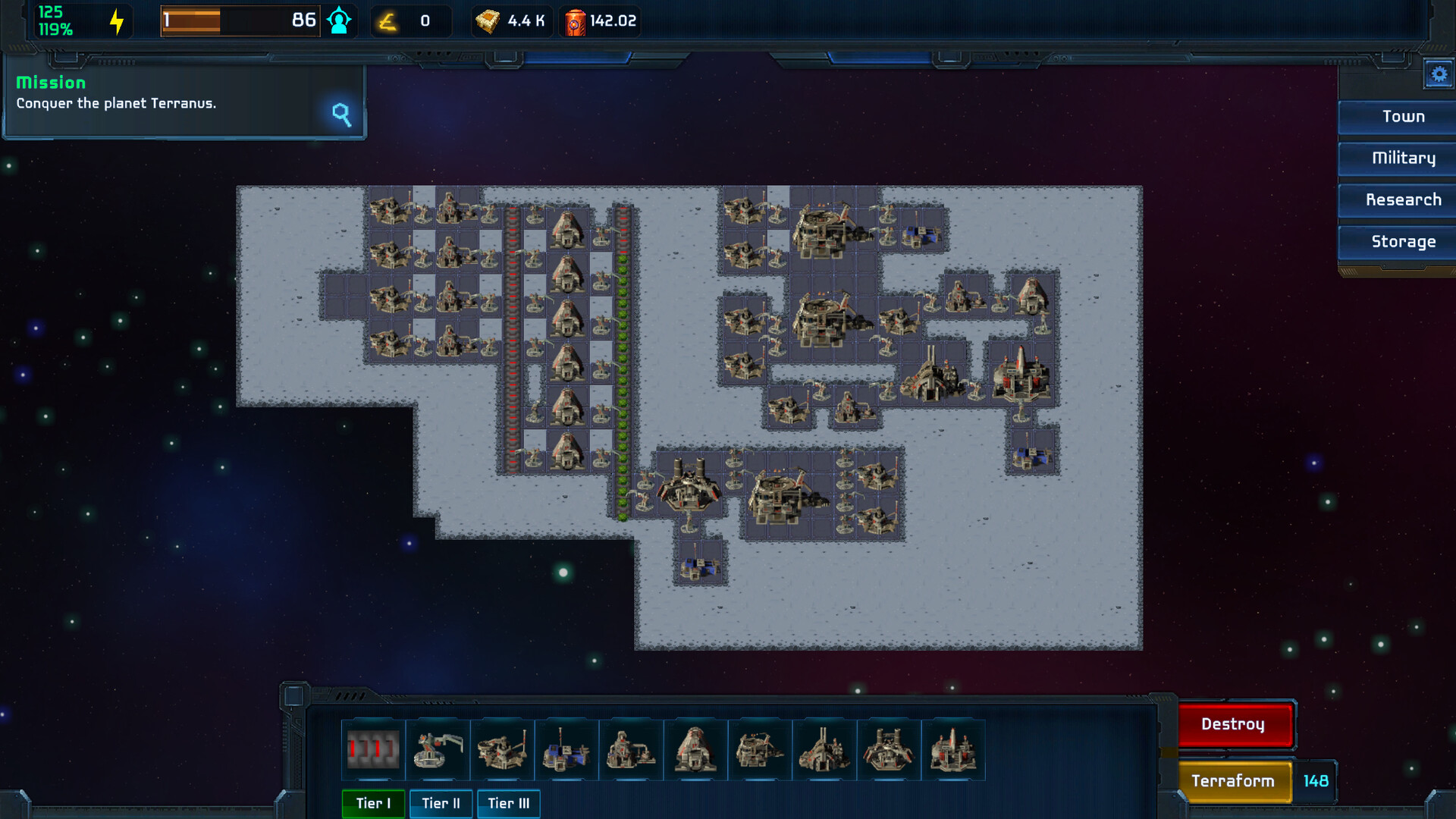The height and width of the screenshot is (819, 1456).
Task: Open the Research panel
Action: click(1404, 199)
